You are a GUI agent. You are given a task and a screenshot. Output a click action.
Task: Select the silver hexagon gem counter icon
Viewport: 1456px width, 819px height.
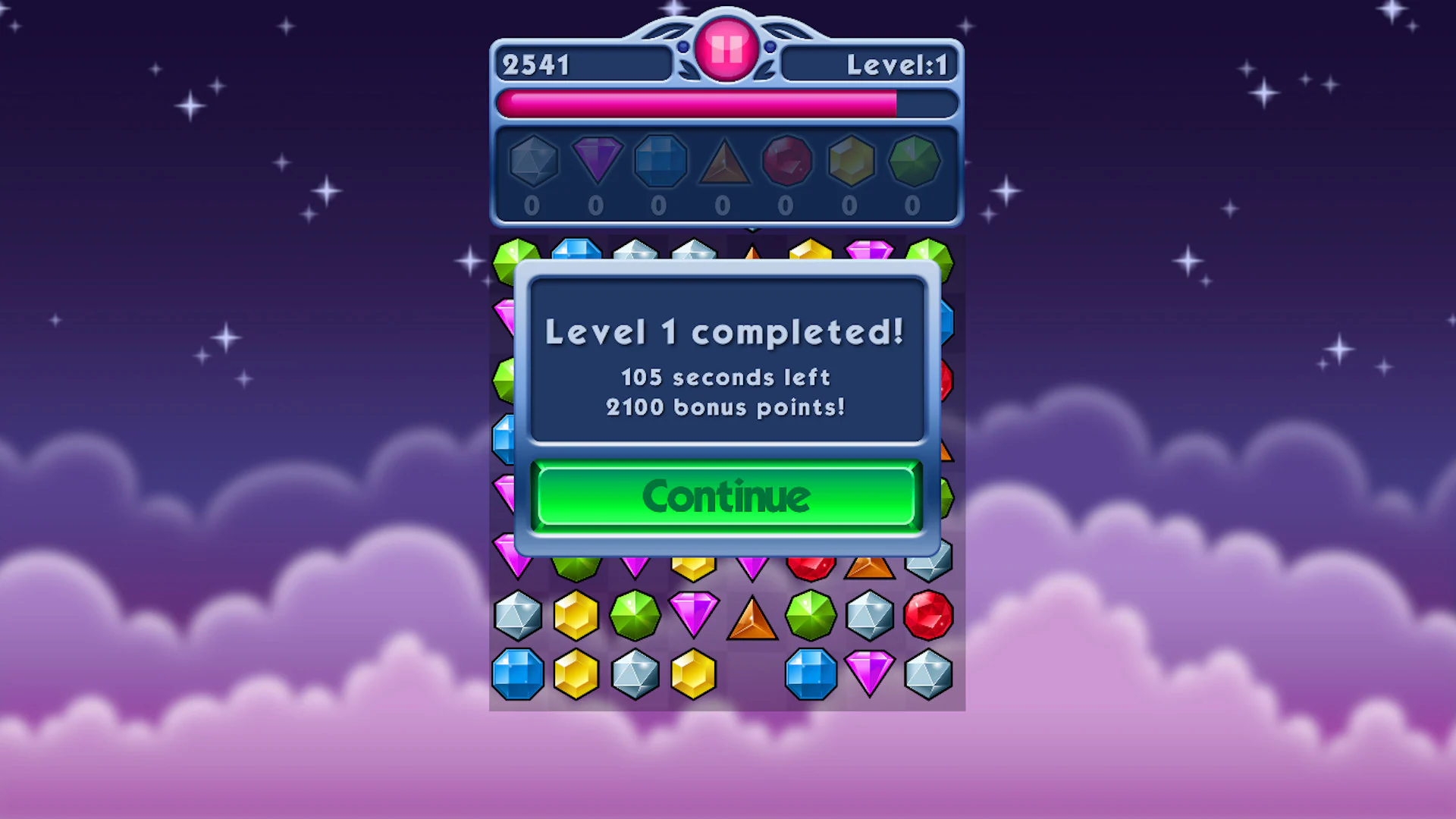pos(533,161)
